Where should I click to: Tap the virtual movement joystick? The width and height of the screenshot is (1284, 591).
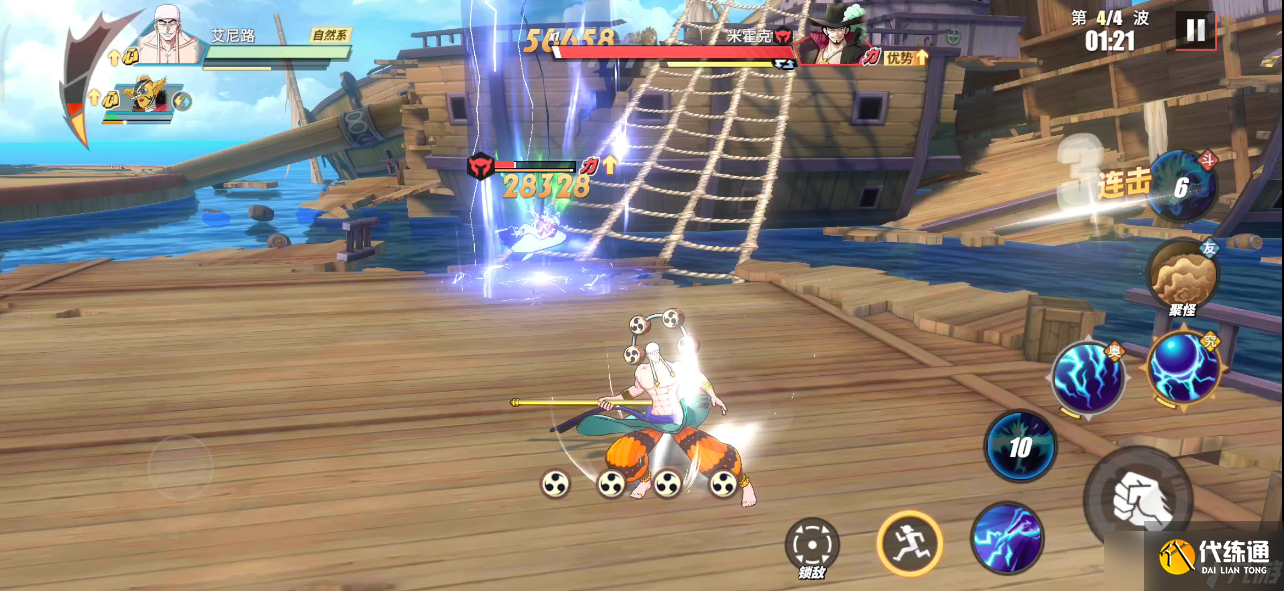tap(180, 466)
